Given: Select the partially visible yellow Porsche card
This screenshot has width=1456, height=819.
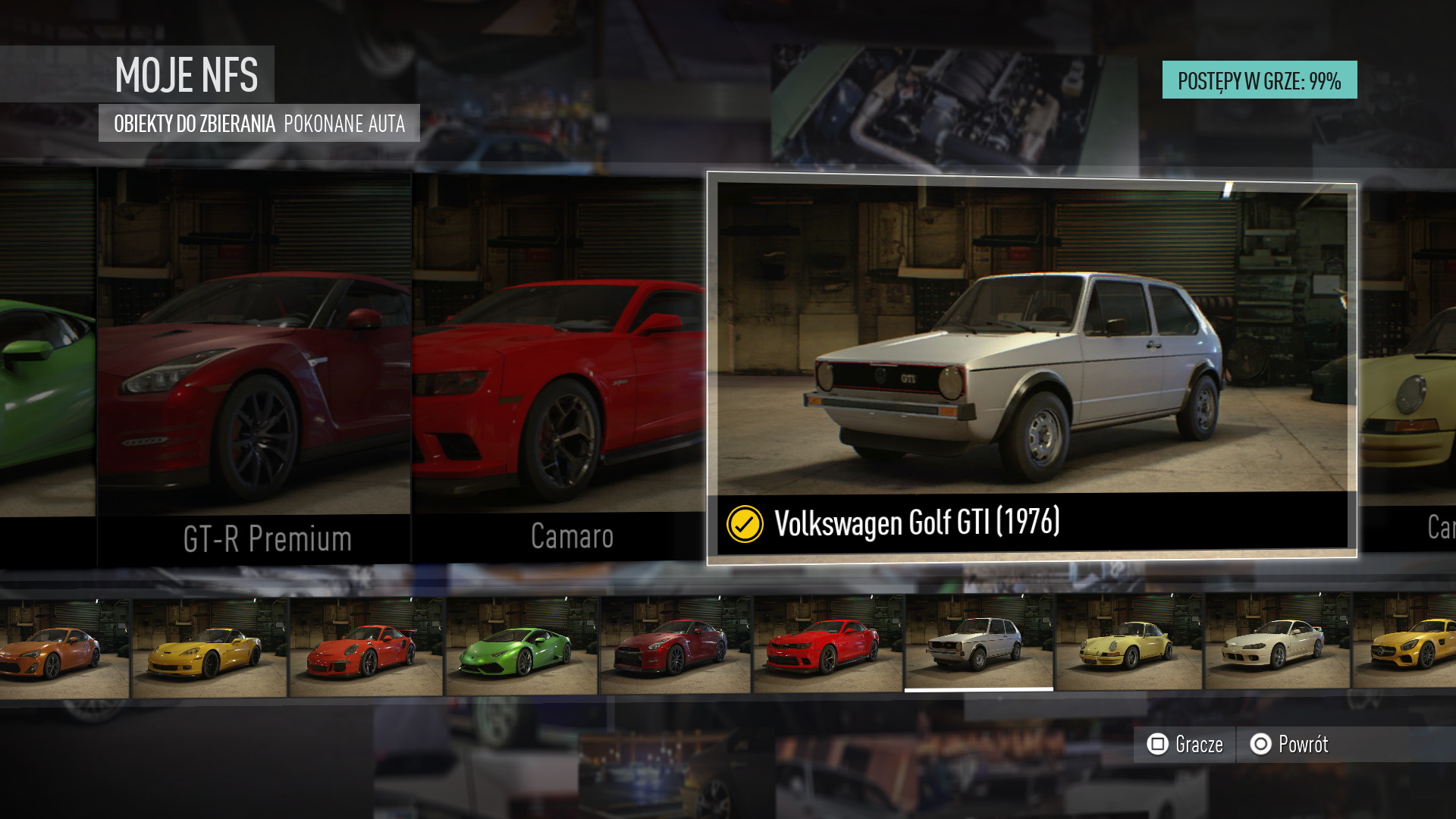Looking at the screenshot, I should [x=1407, y=364].
